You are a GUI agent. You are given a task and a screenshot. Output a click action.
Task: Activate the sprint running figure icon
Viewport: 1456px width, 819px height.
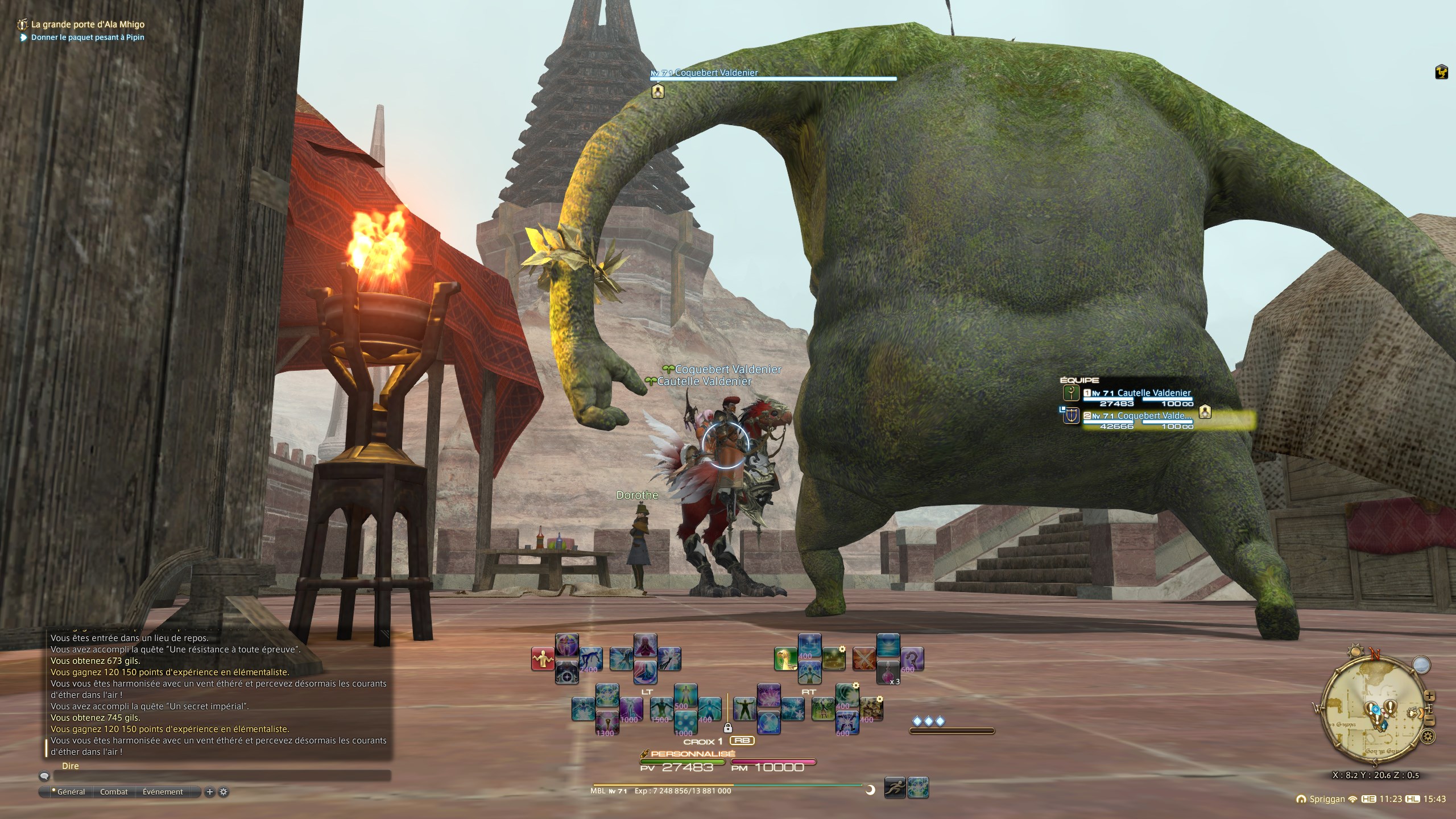[x=895, y=788]
